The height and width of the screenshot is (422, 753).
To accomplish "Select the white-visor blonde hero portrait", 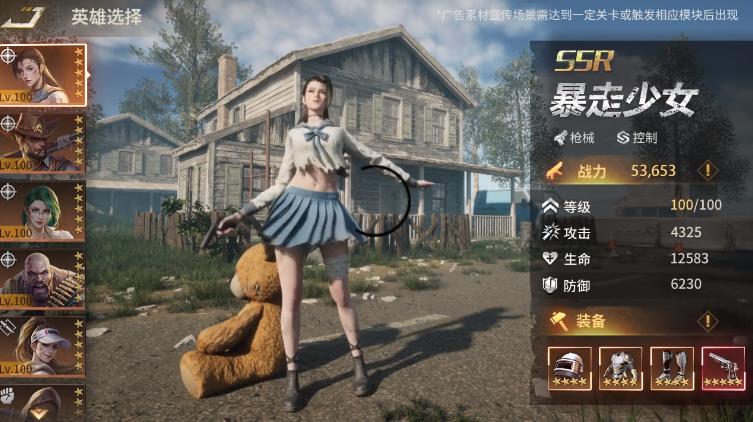I will [43, 346].
